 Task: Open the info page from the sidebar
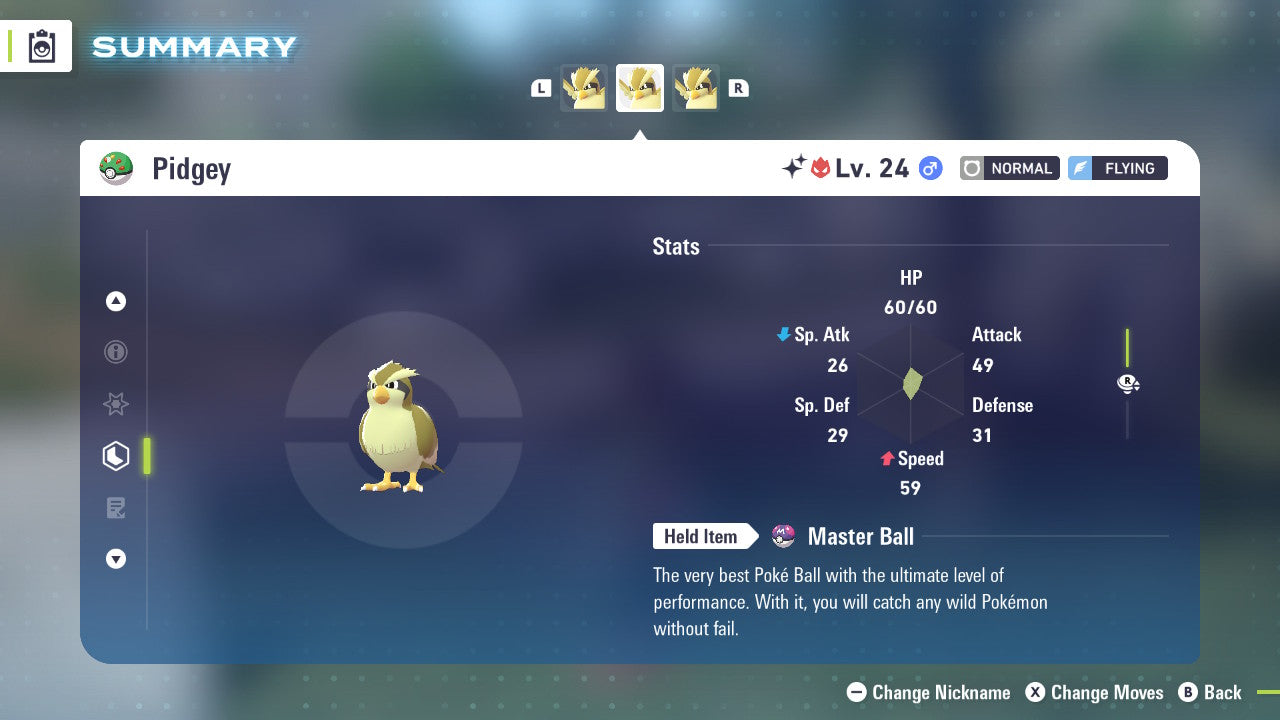pos(116,352)
